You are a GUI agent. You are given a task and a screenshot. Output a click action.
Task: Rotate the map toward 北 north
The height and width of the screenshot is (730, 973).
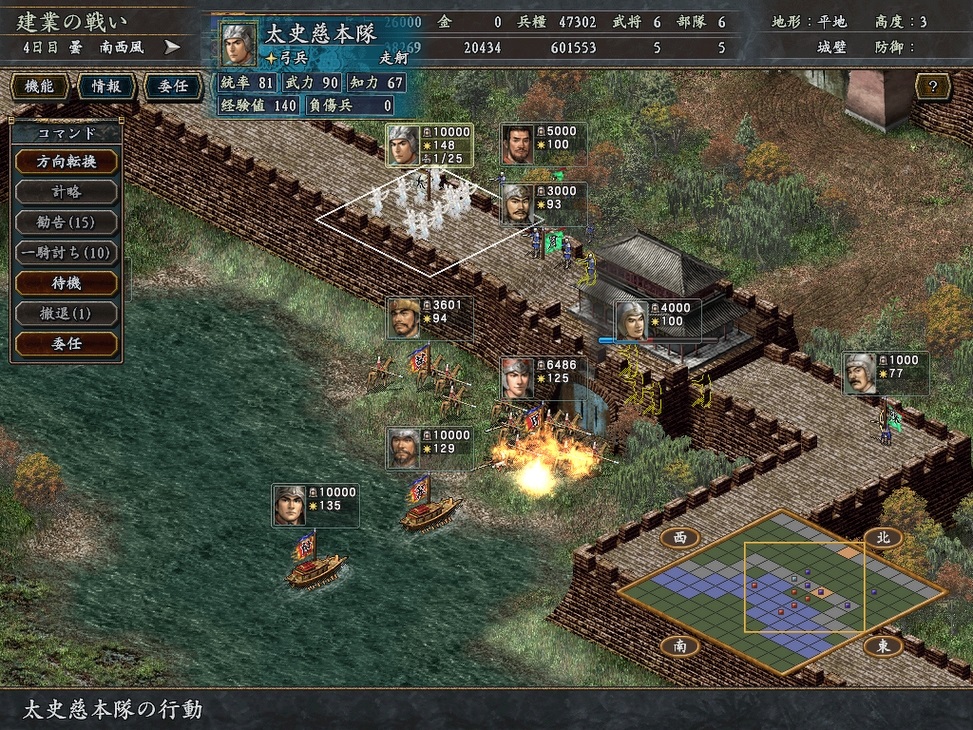(883, 538)
